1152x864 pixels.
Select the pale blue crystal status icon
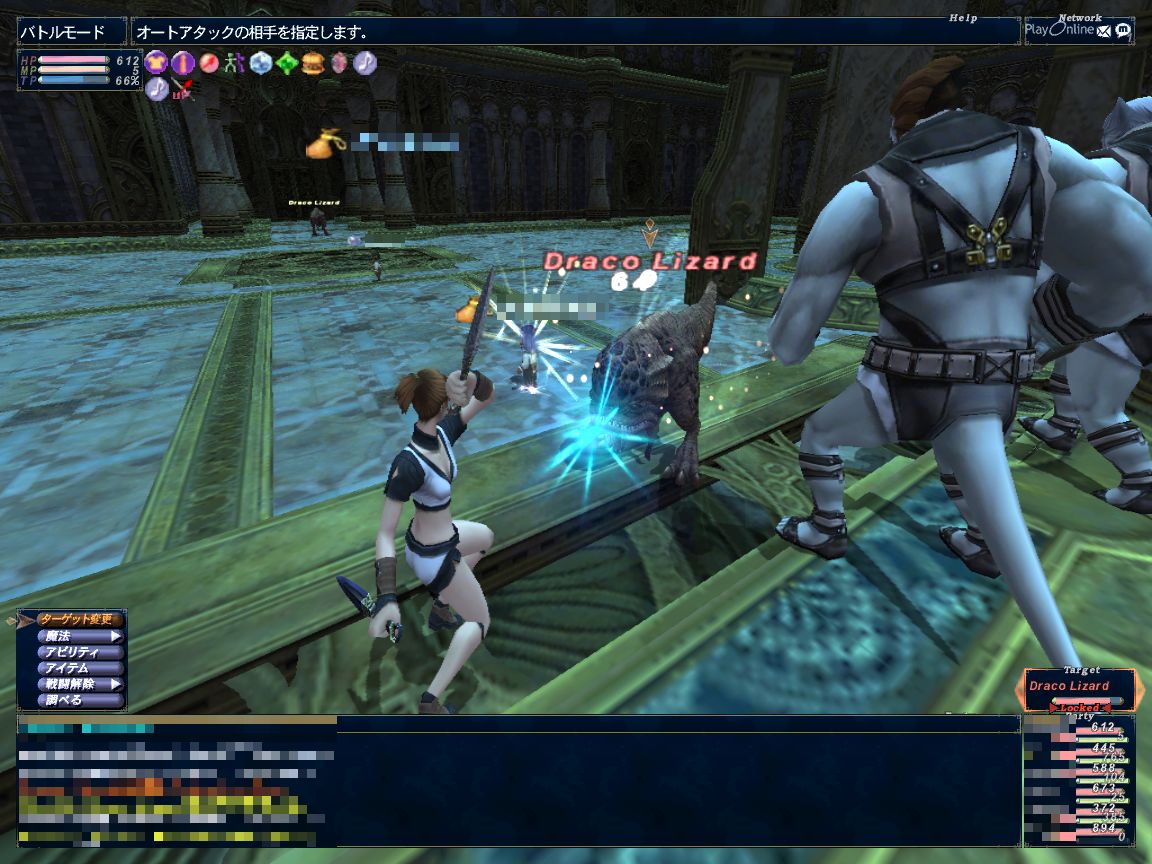click(x=261, y=63)
